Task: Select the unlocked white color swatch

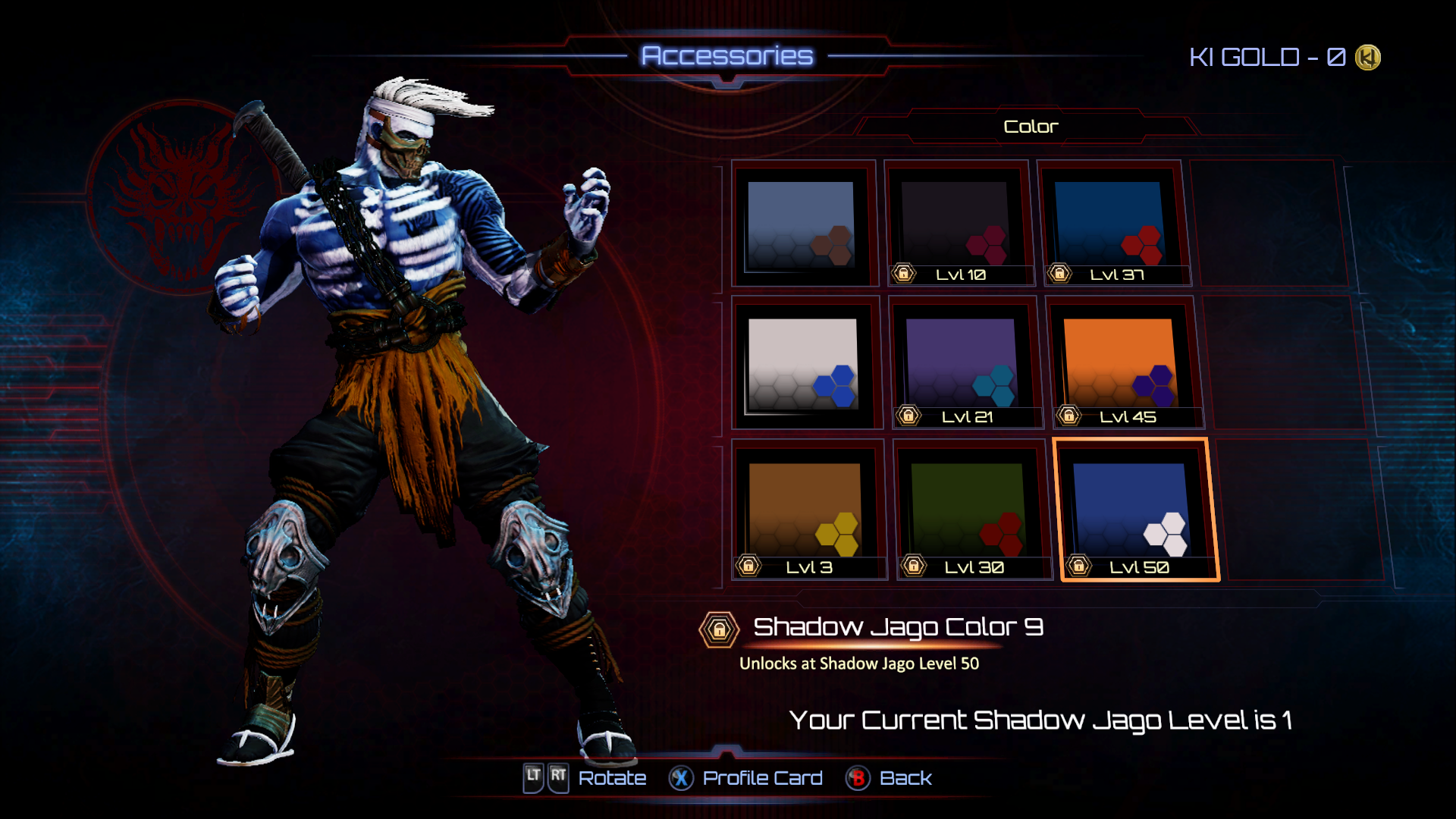Action: tap(804, 364)
